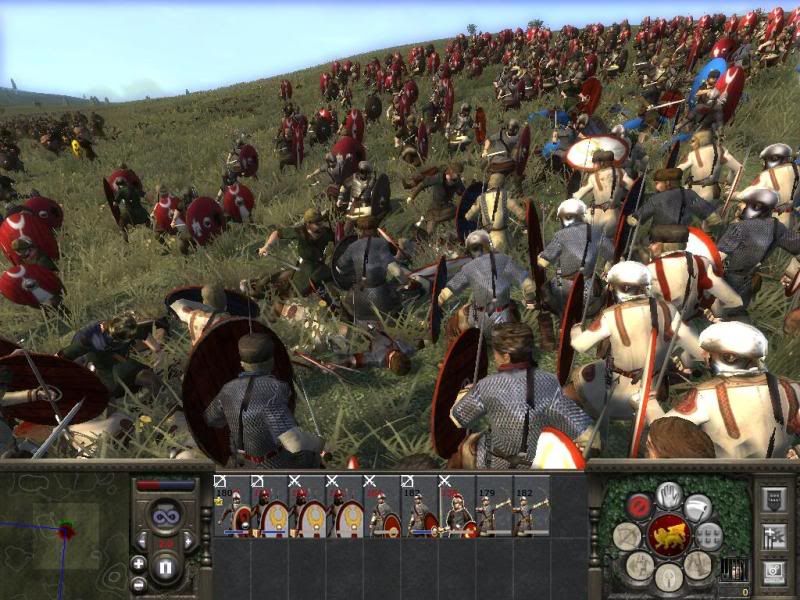Click the flags button on right panel
This screenshot has width=800, height=600.
pos(773,537)
